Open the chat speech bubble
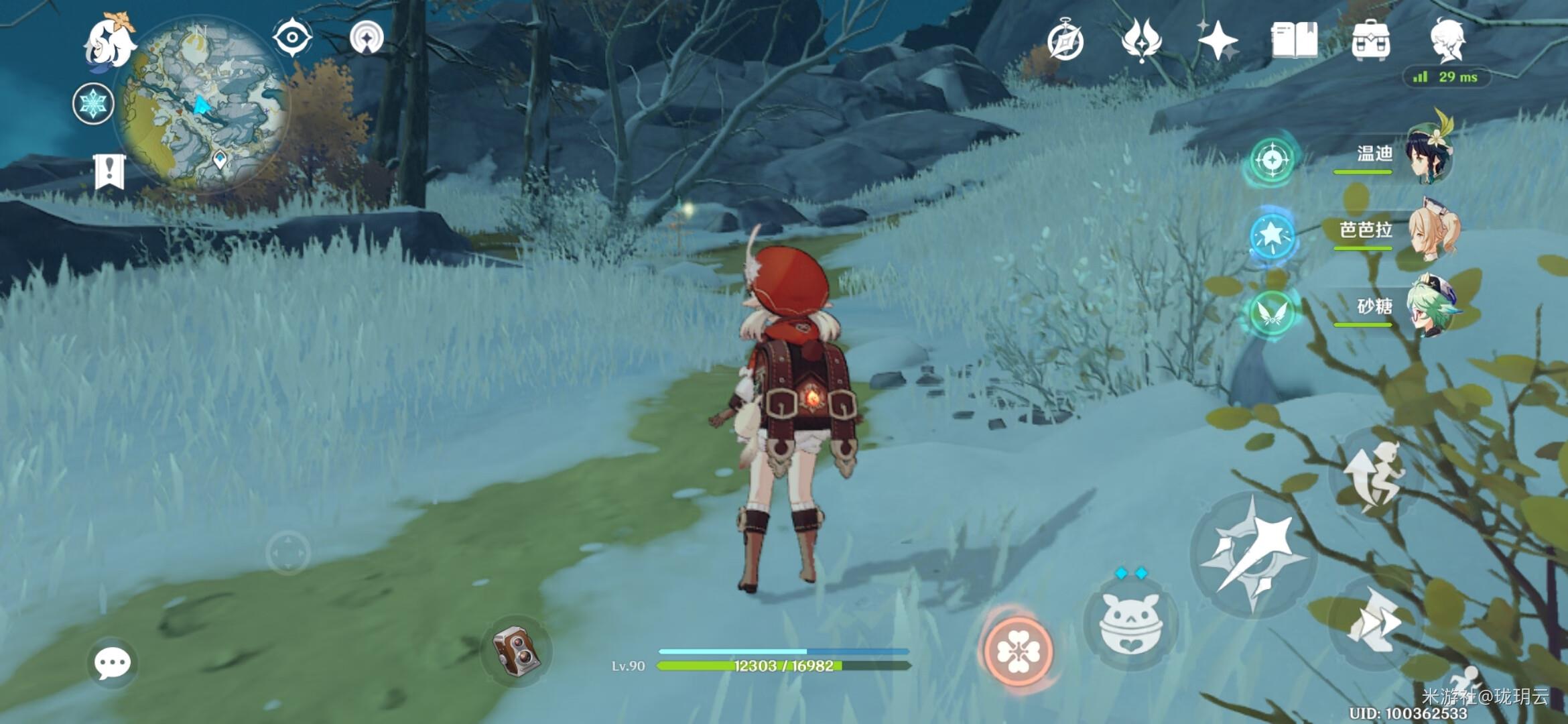Image resolution: width=1568 pixels, height=724 pixels. (x=112, y=664)
